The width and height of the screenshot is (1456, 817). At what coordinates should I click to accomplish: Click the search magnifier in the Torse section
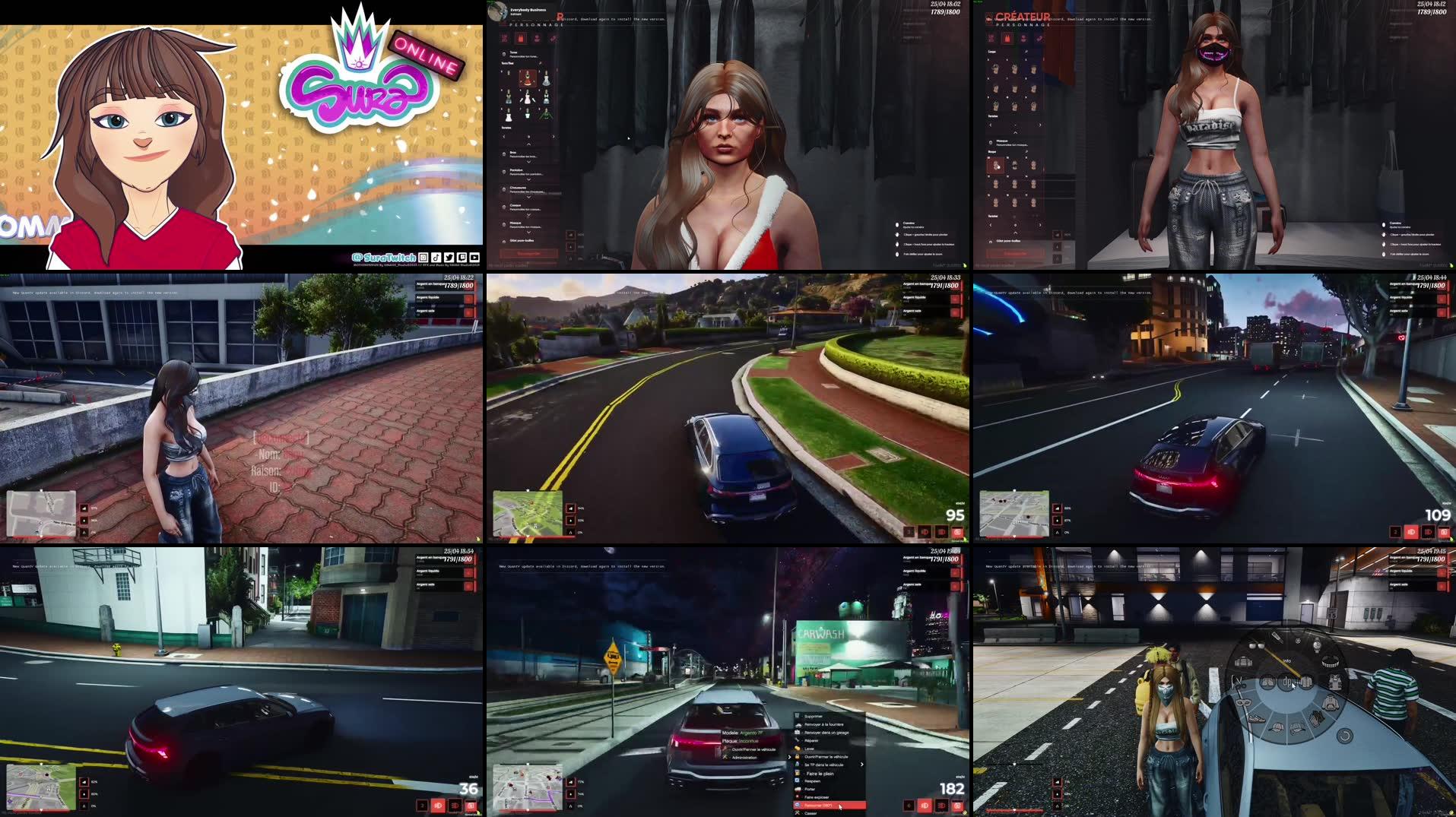tap(540, 63)
